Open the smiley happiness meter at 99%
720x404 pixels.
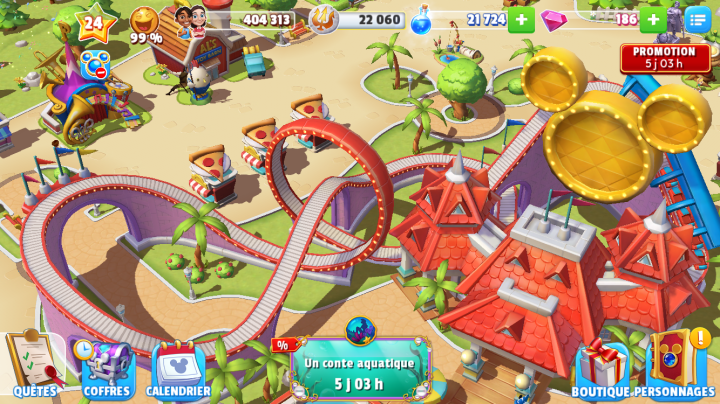(145, 24)
